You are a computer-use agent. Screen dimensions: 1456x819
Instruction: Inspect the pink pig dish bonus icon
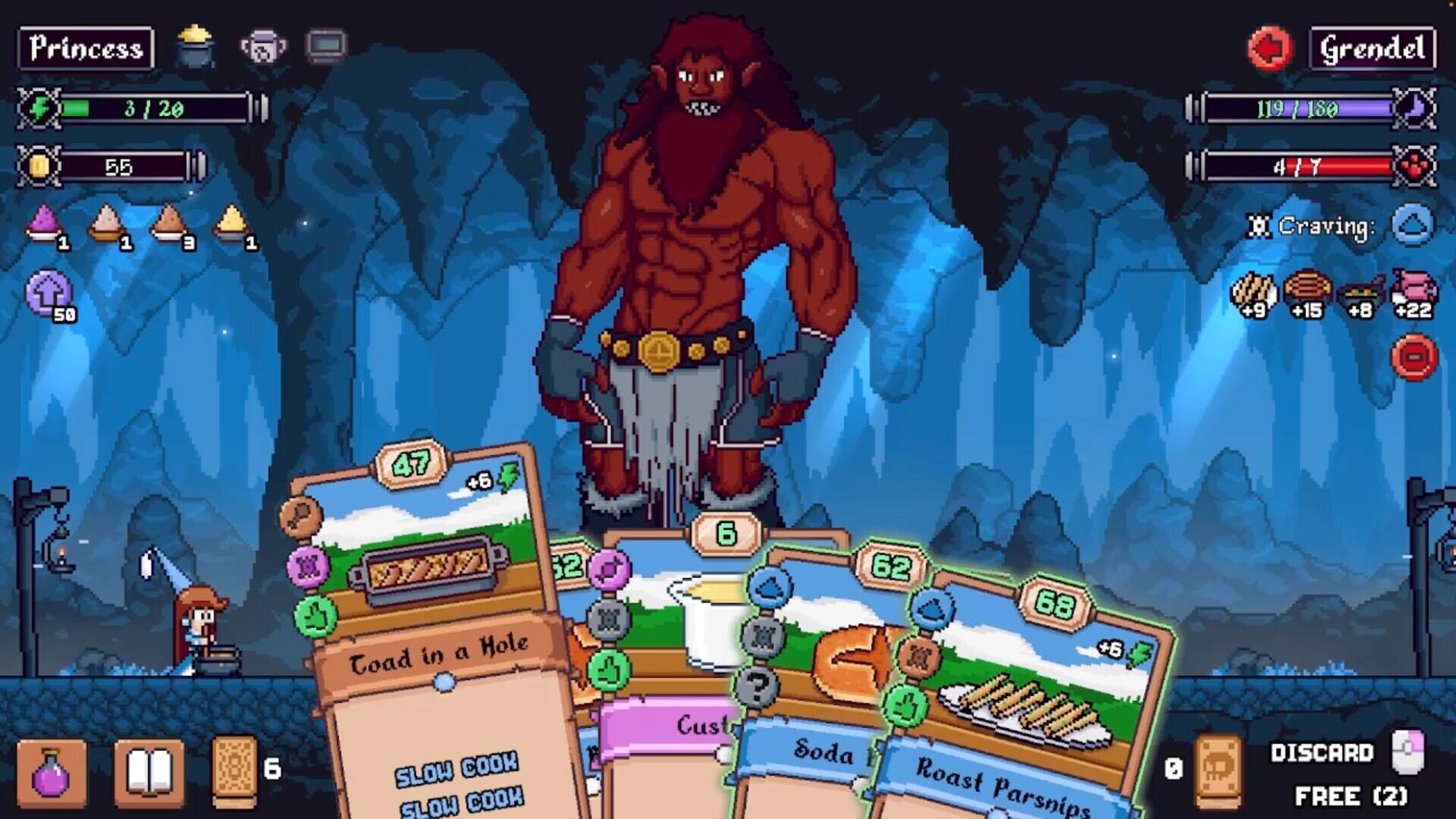1414,292
